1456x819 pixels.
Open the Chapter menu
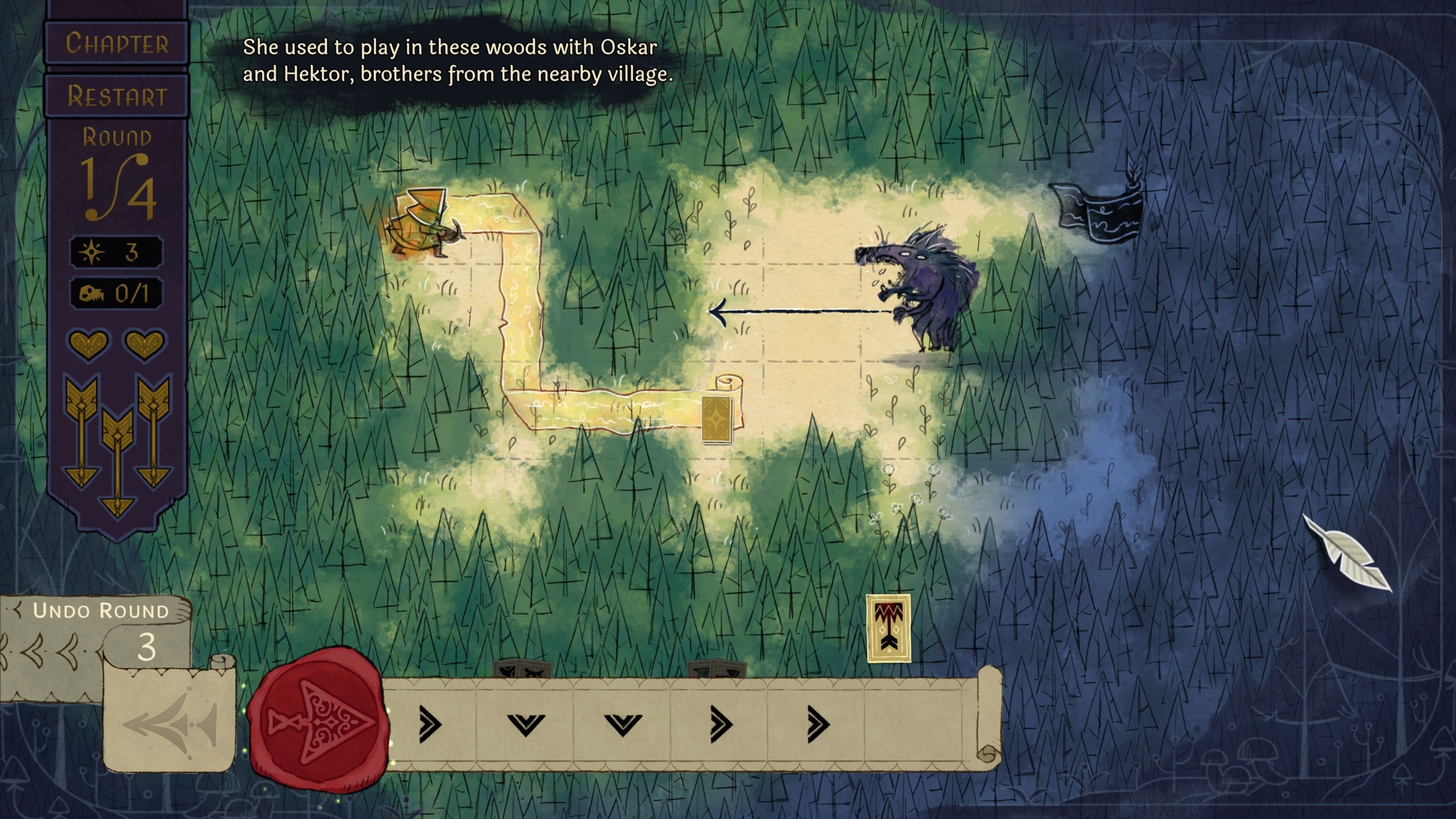coord(117,44)
